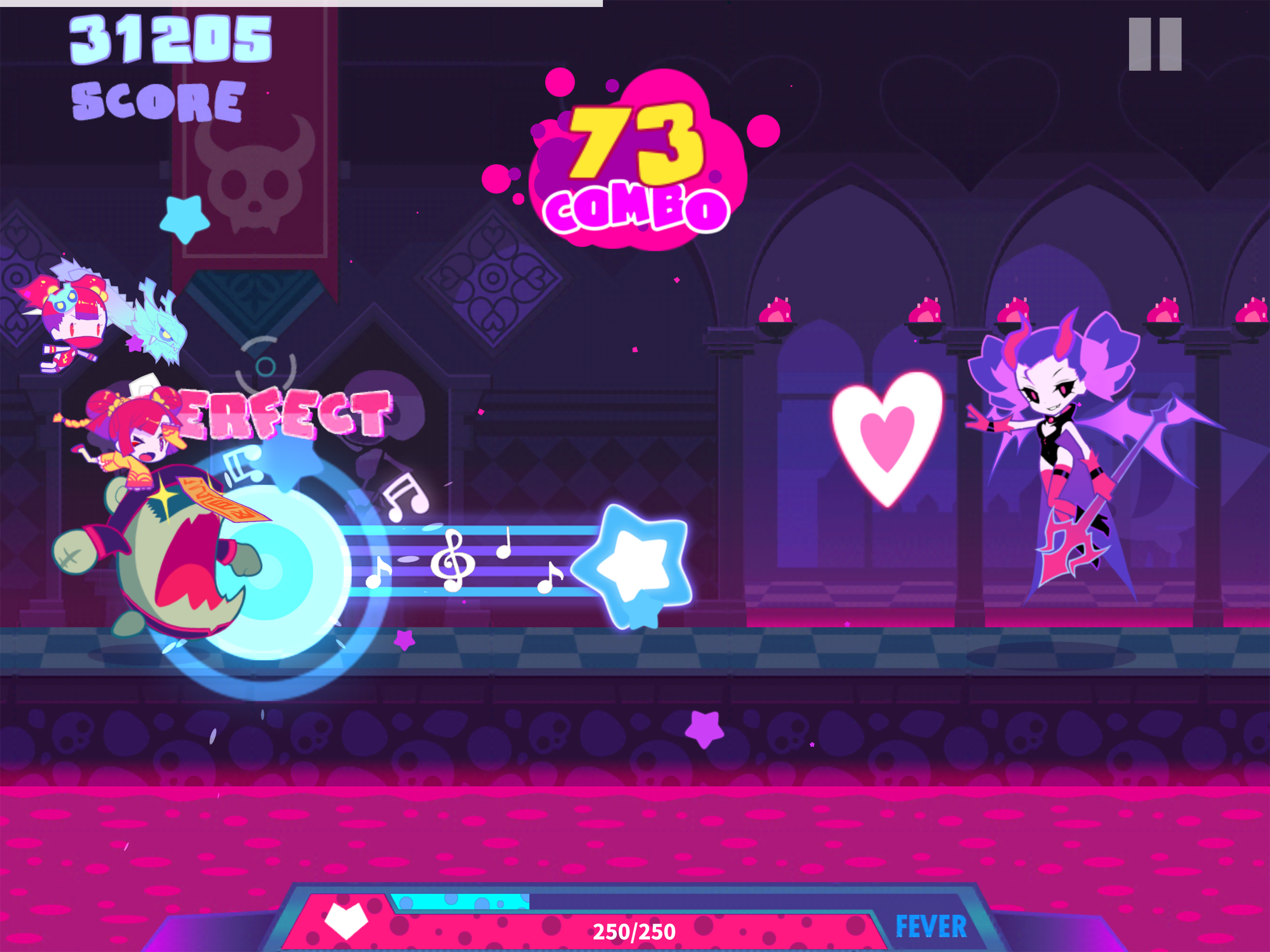
Task: Expand the SCORE display showing 31205
Action: coord(166,63)
